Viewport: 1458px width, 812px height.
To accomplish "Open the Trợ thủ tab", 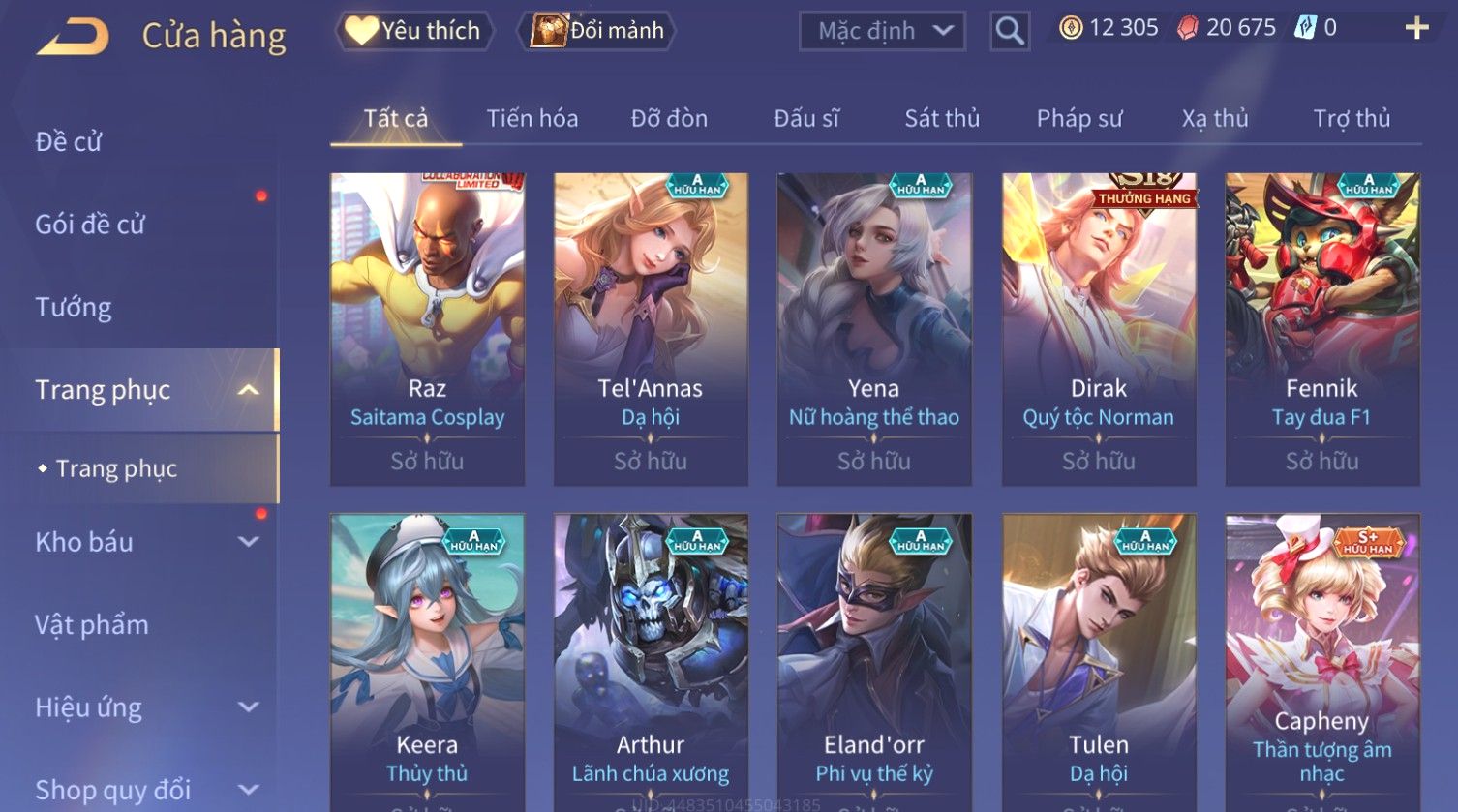I will click(1351, 119).
